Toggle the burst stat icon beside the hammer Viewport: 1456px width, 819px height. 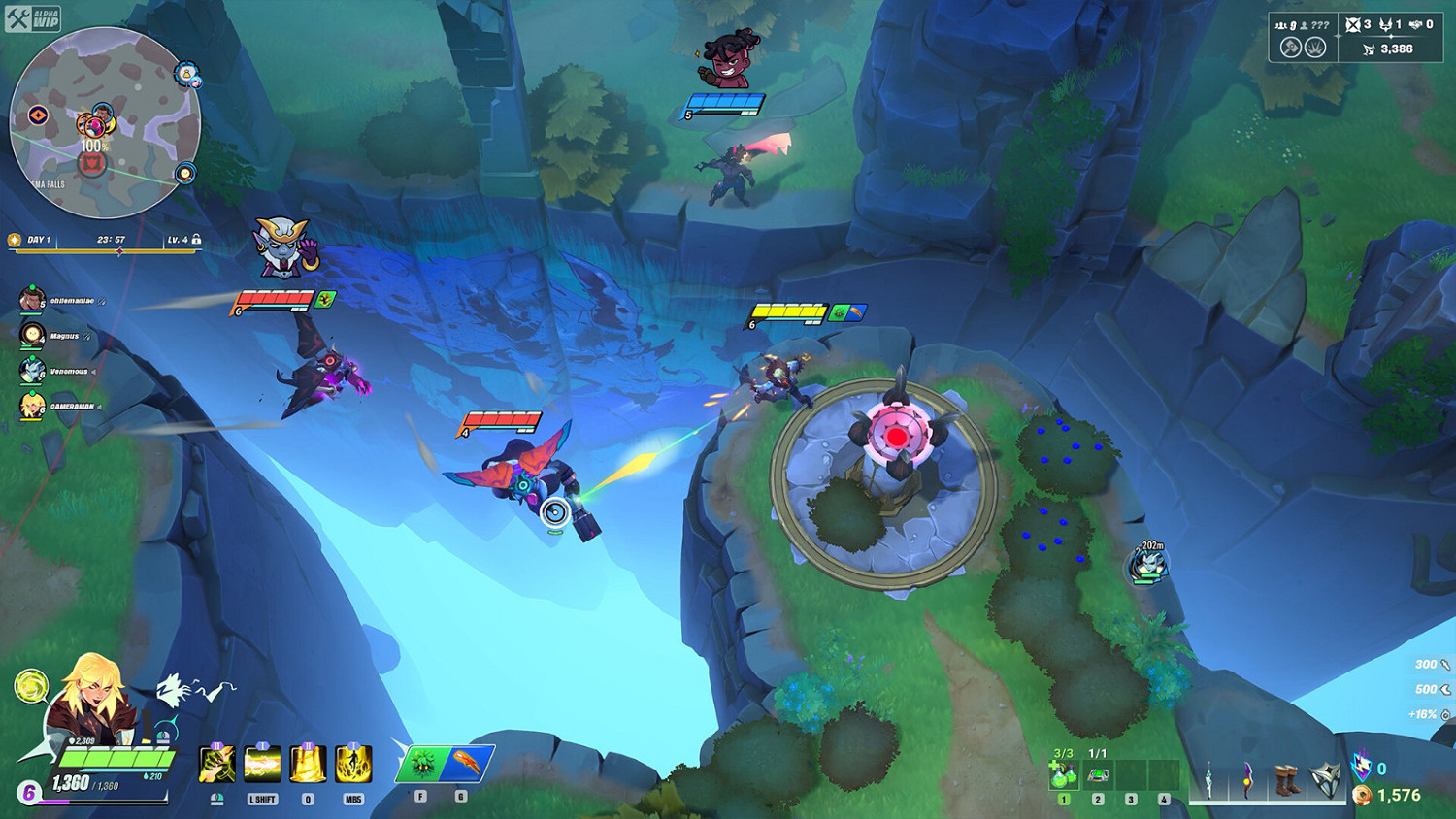click(1315, 48)
